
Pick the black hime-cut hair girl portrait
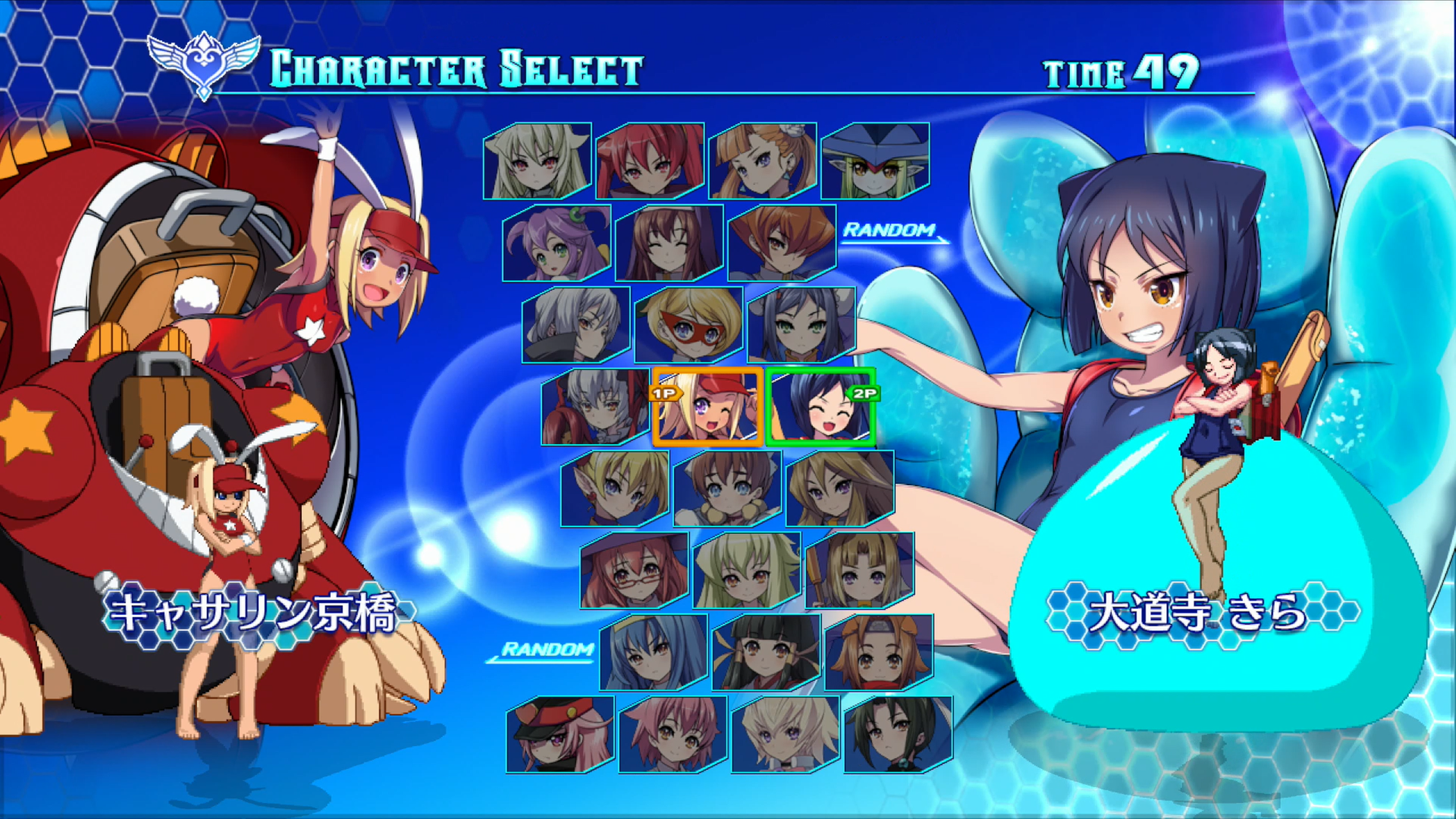coord(766,652)
